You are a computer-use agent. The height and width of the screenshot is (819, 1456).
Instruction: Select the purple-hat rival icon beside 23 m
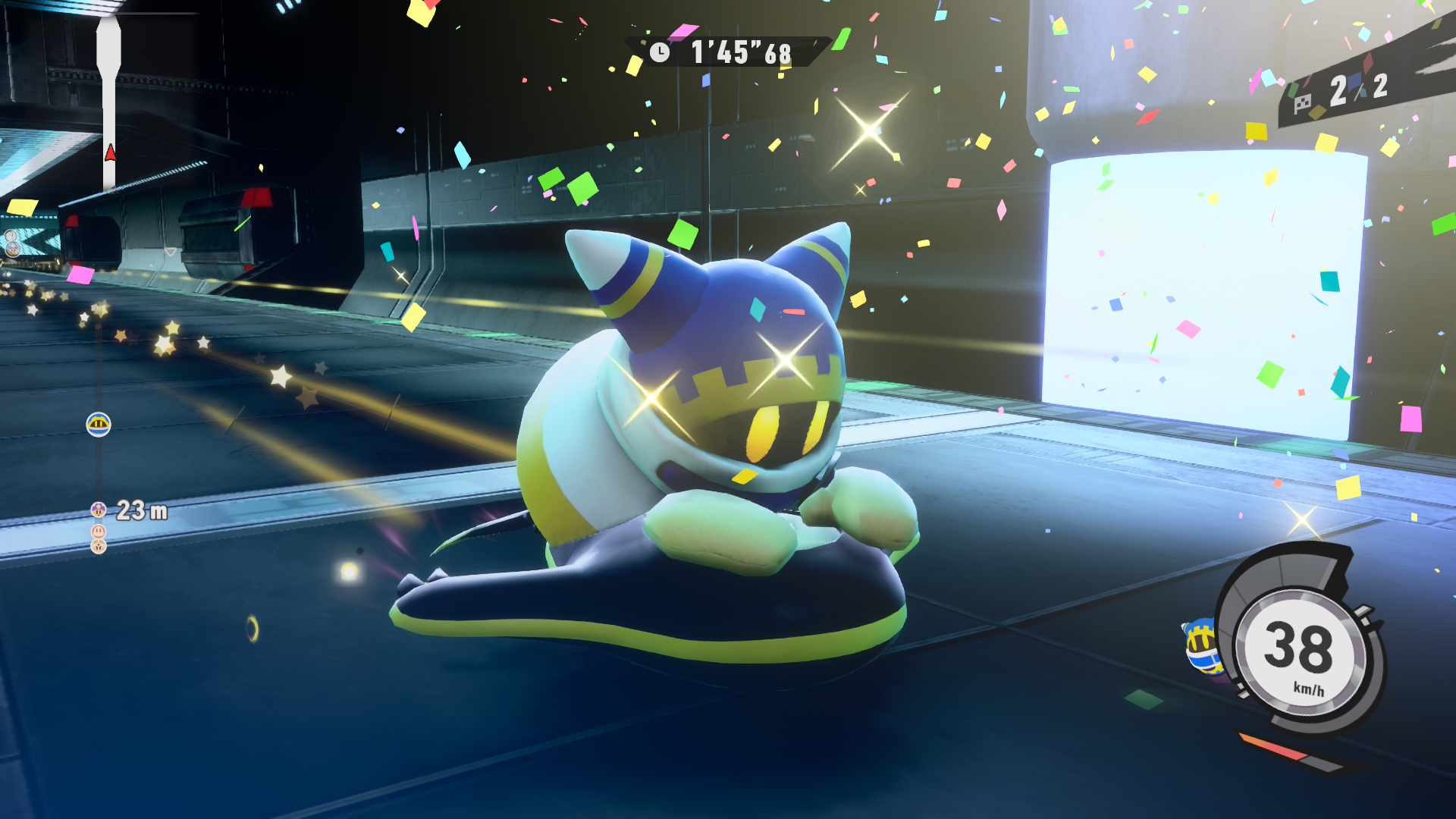(x=98, y=510)
